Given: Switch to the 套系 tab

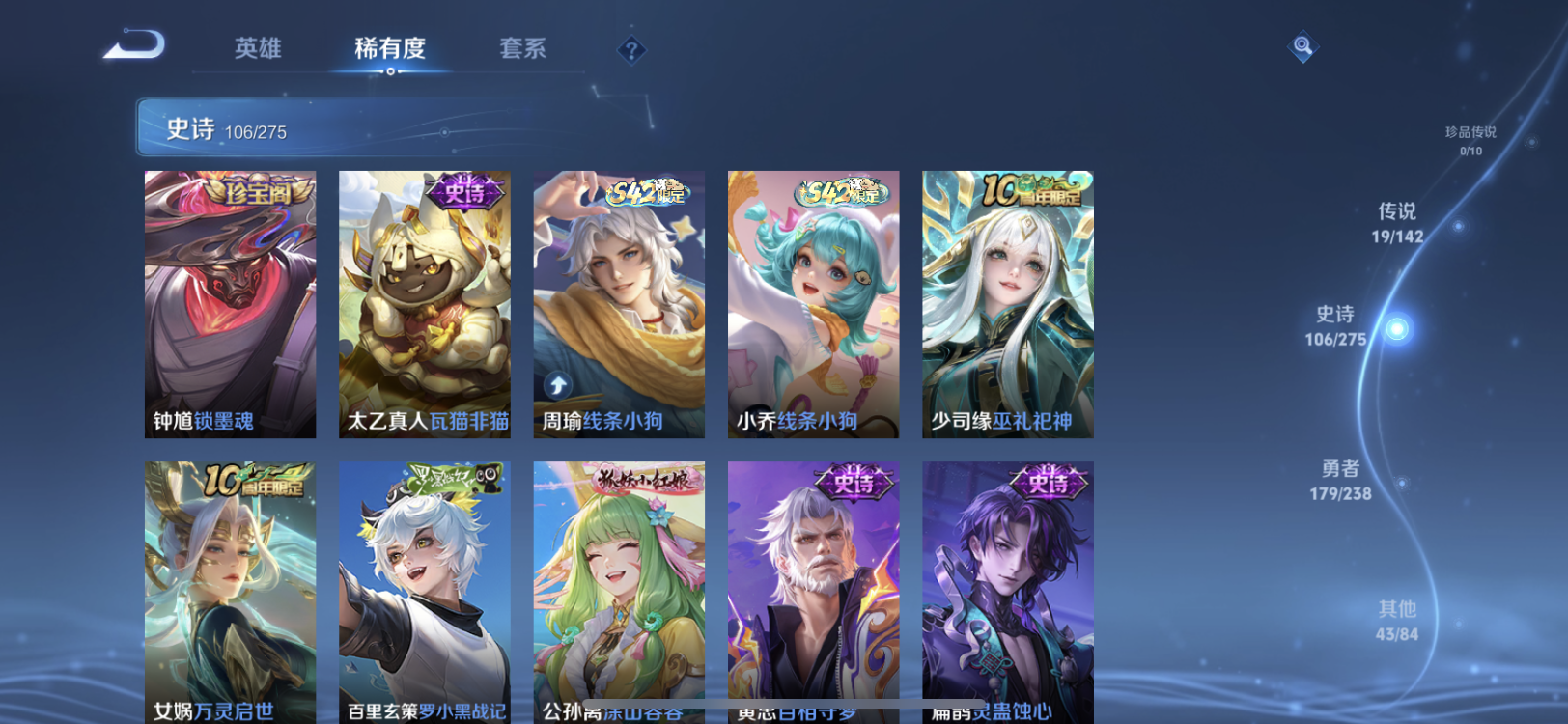Looking at the screenshot, I should click(521, 49).
